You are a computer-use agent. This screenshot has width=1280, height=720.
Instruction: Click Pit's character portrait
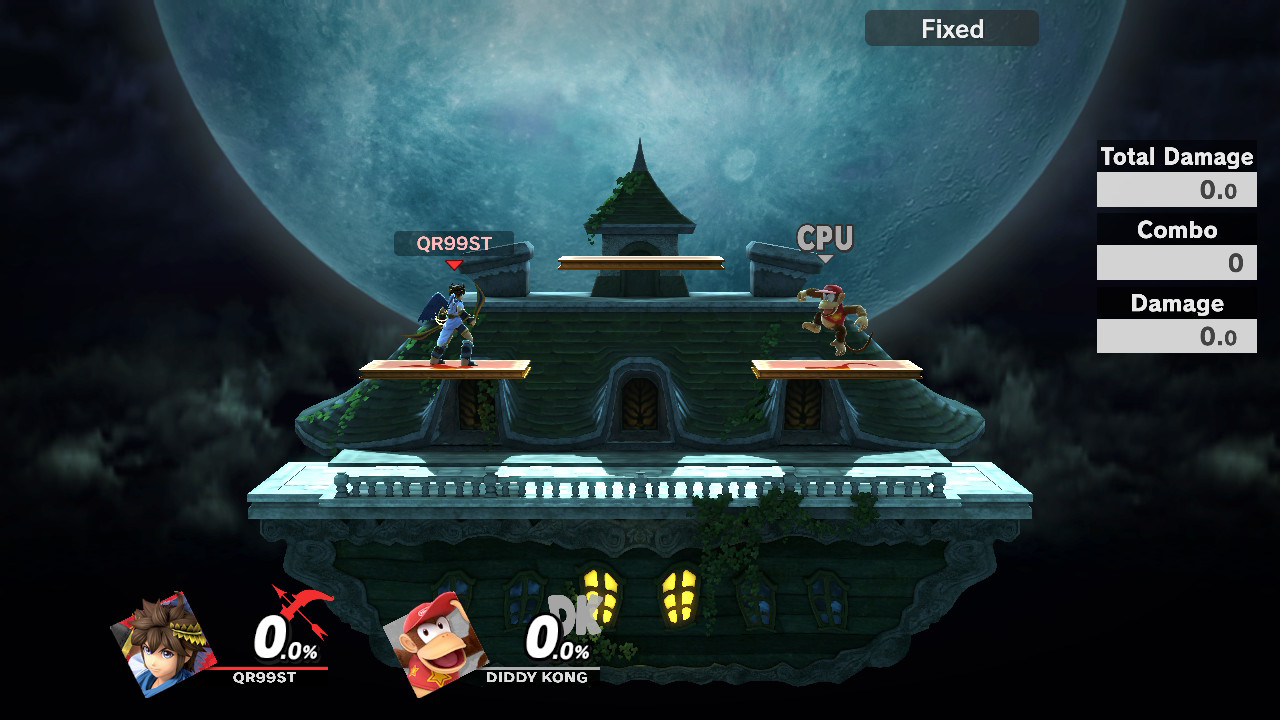(163, 642)
